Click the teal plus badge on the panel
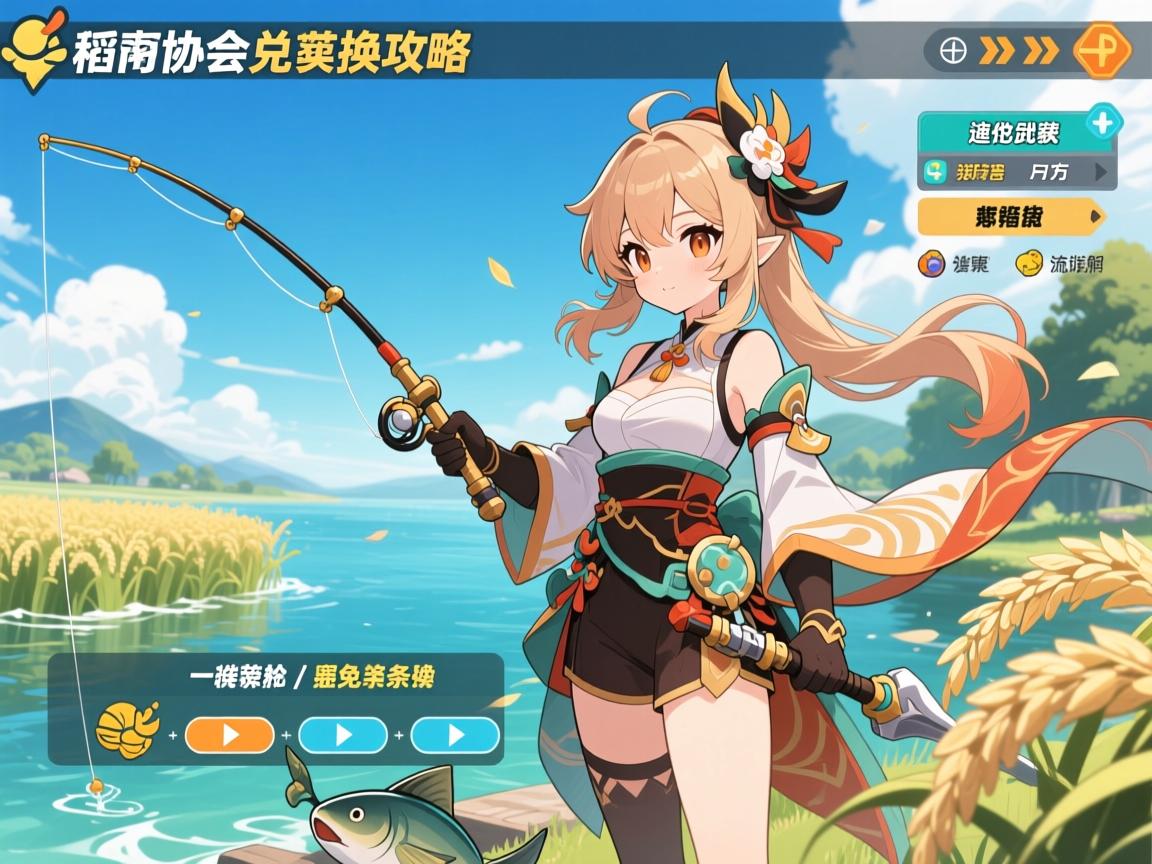1152x864 pixels. [1103, 124]
